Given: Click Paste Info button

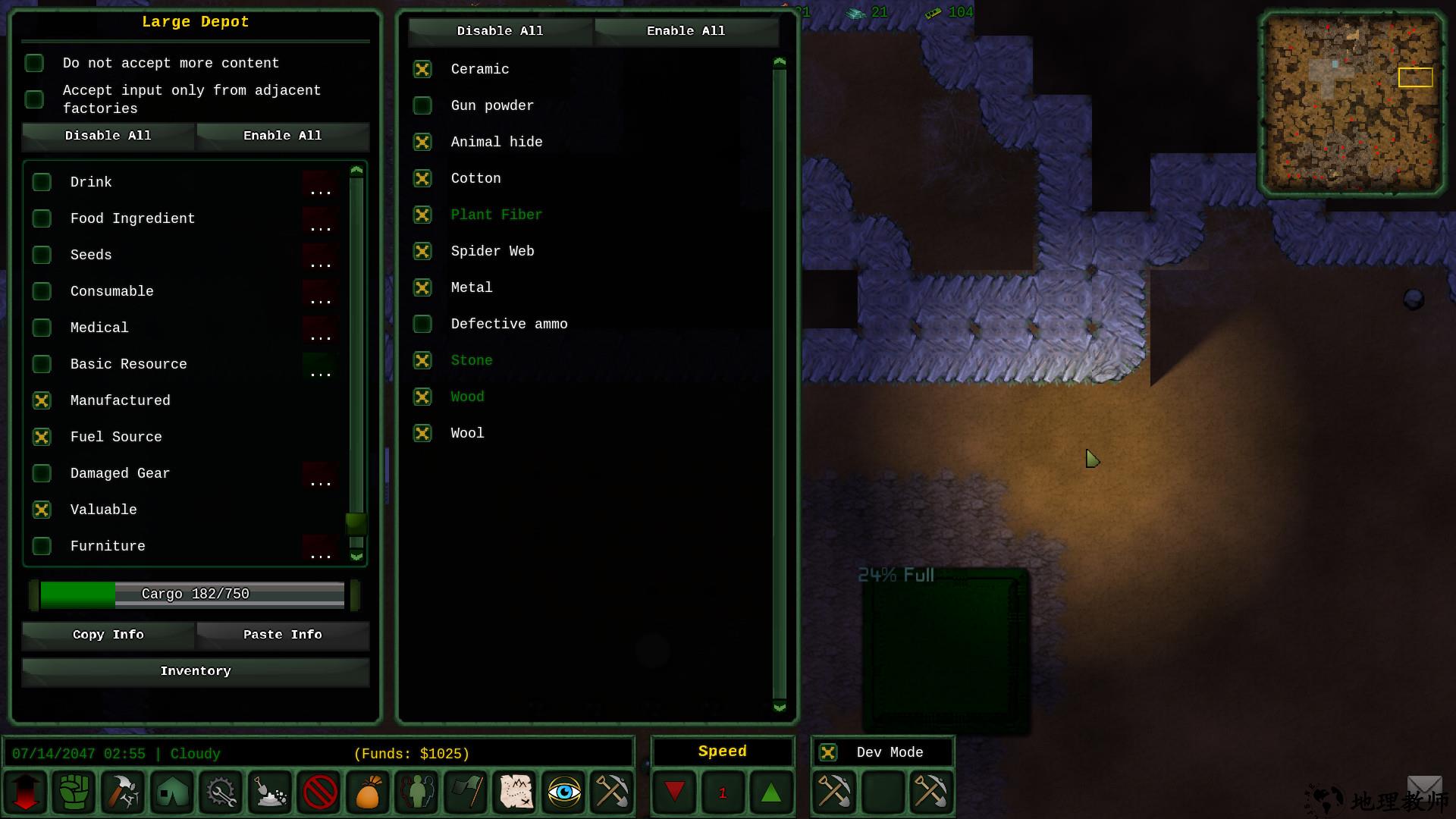Looking at the screenshot, I should point(282,635).
